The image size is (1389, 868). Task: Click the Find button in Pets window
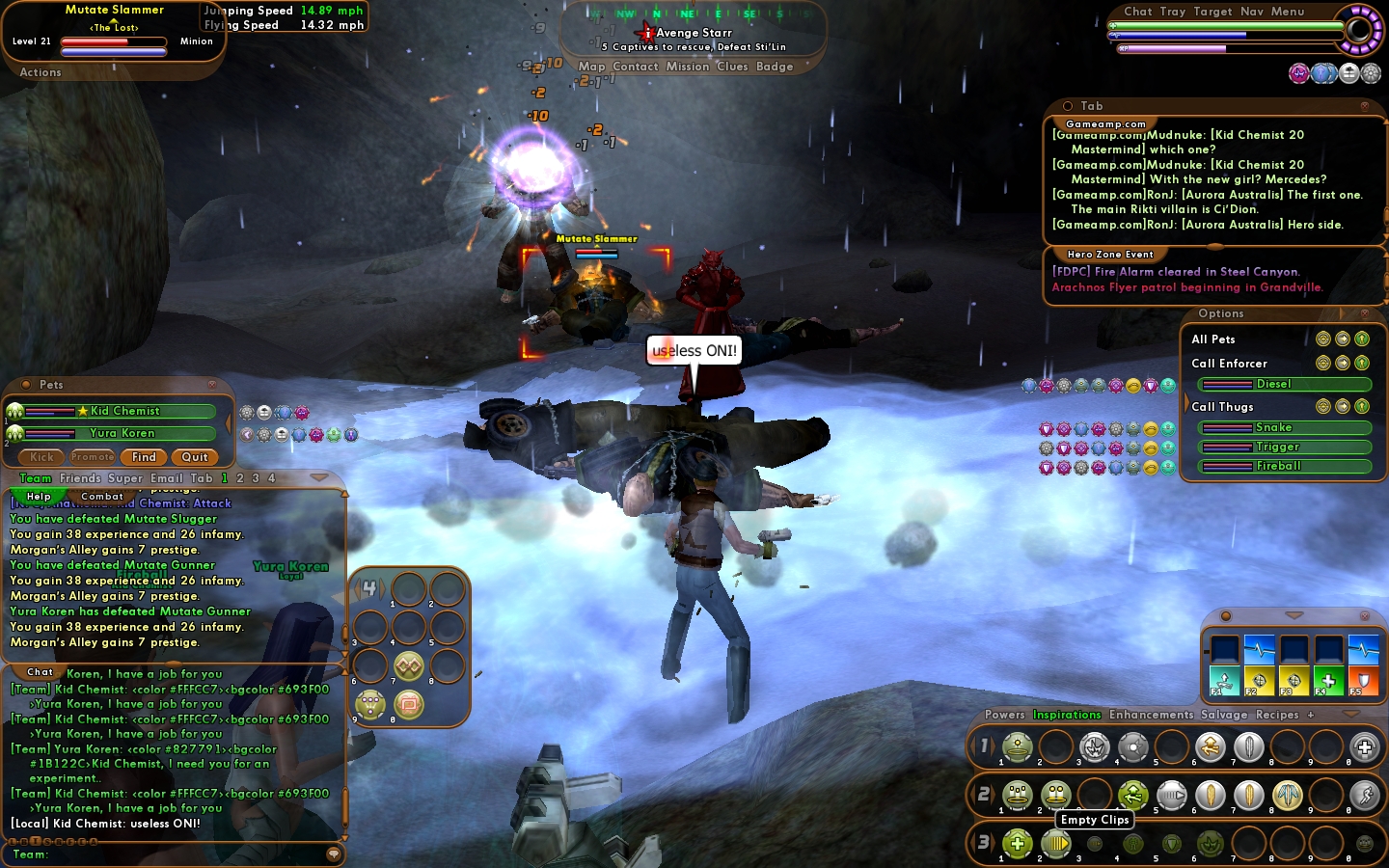(144, 457)
